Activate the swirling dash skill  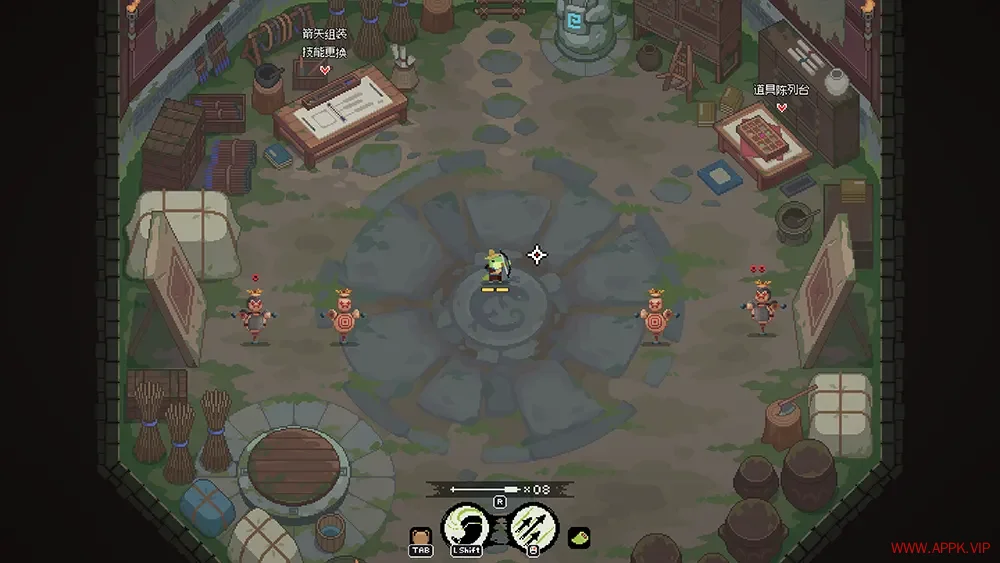coord(466,524)
